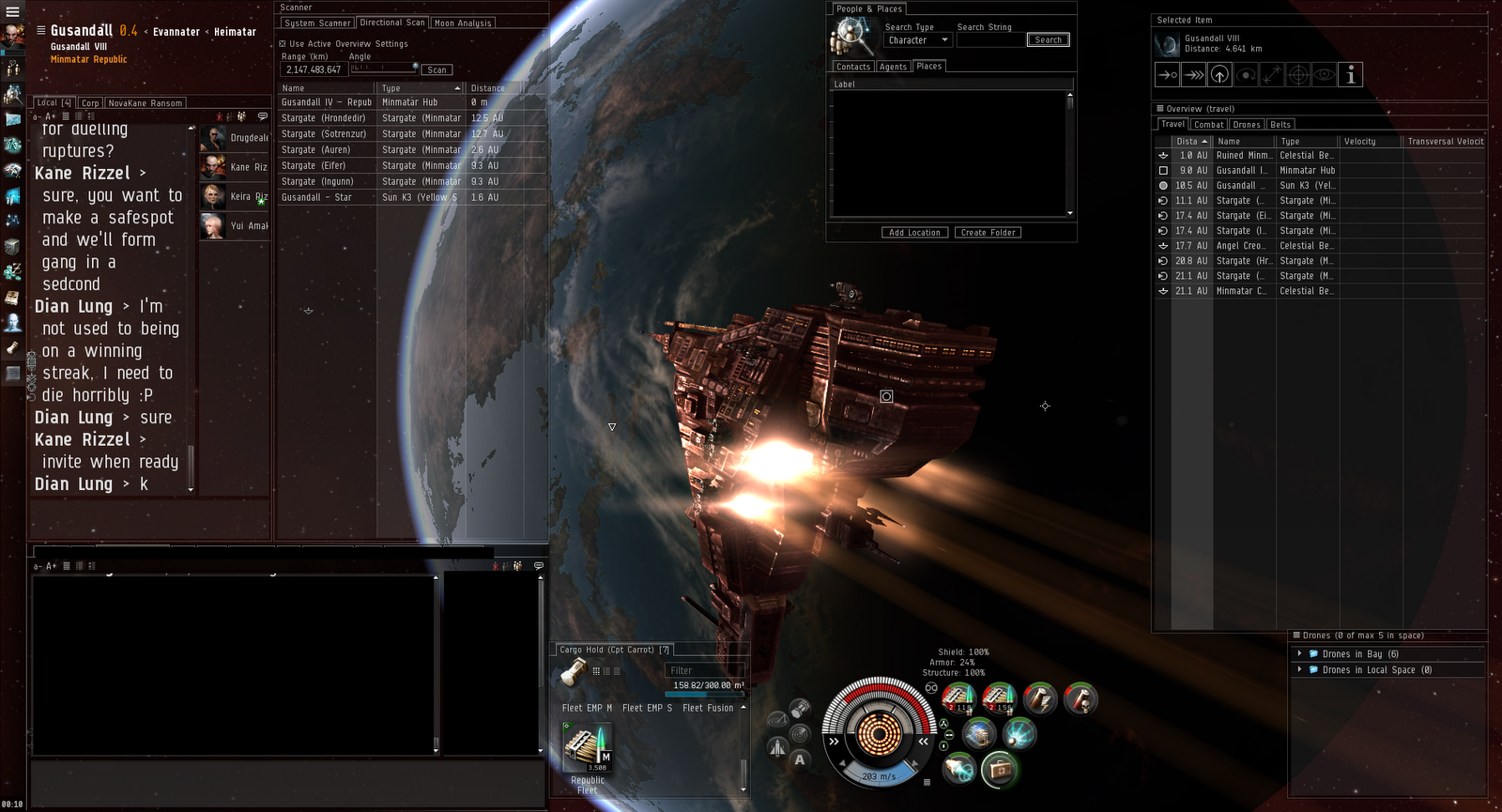1502x812 pixels.
Task: Open the Corp chat tab
Action: click(90, 103)
